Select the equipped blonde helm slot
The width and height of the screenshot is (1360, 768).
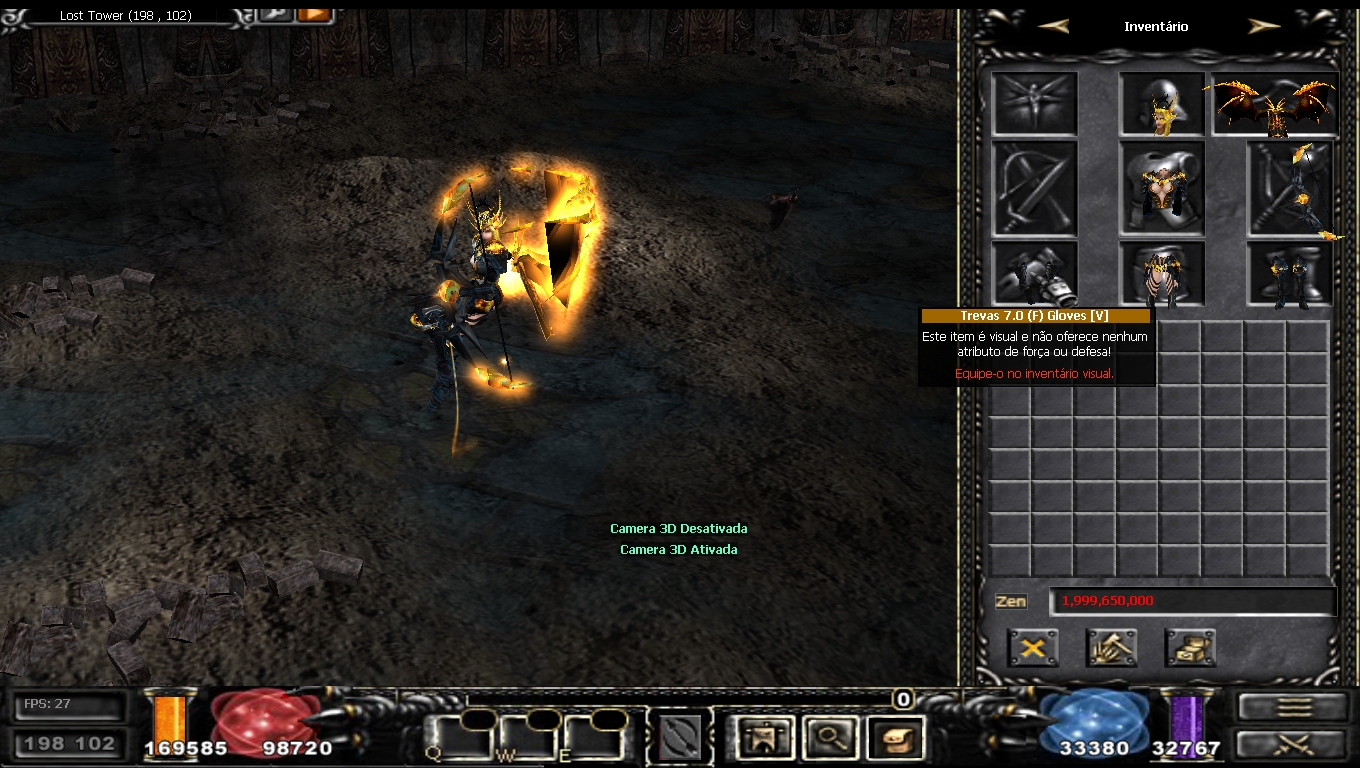(x=1162, y=104)
